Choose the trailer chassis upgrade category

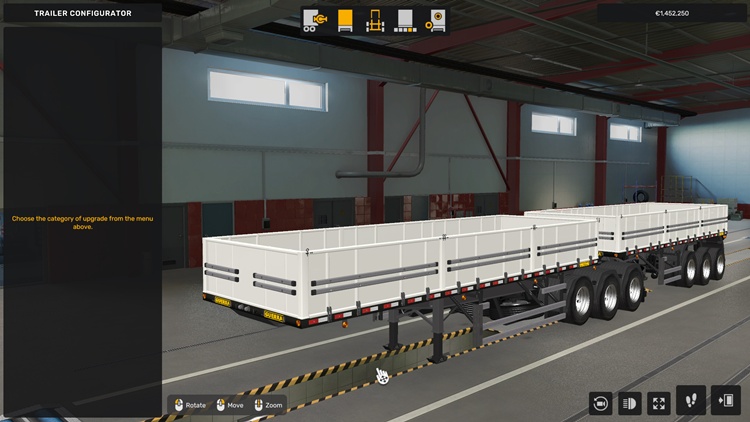(x=375, y=20)
